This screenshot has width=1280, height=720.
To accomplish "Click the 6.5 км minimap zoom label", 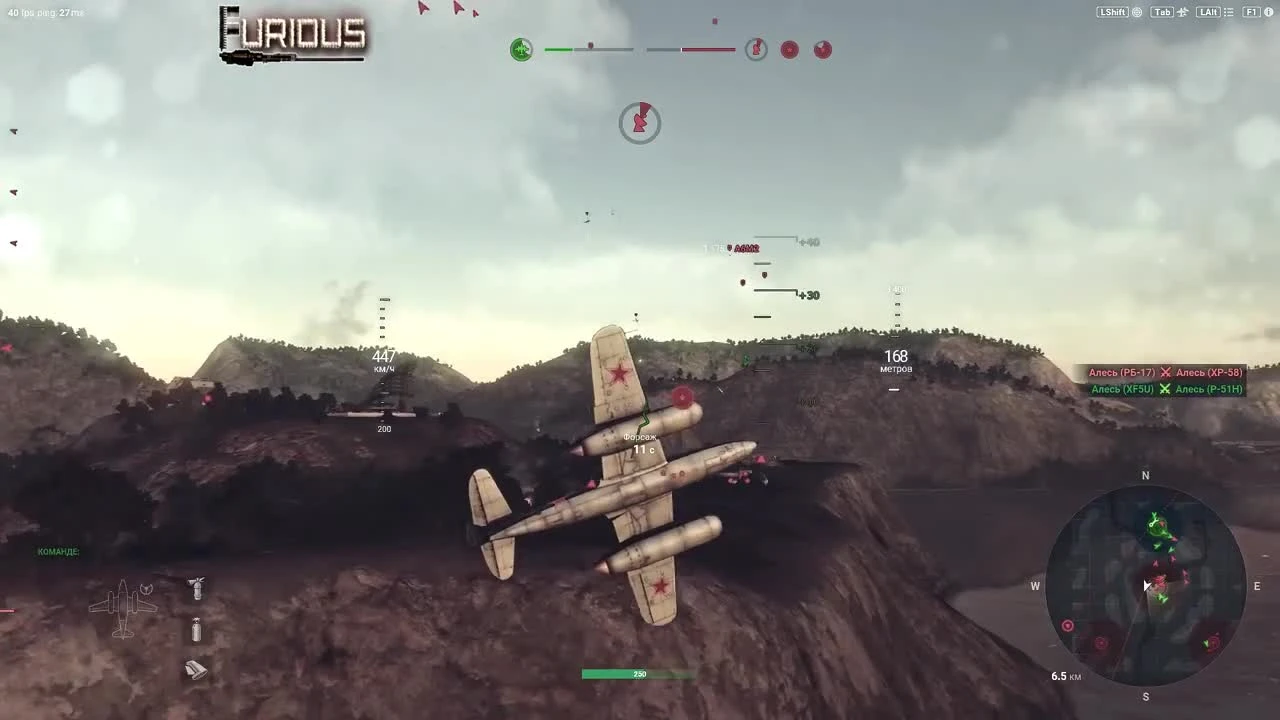I will (1066, 676).
